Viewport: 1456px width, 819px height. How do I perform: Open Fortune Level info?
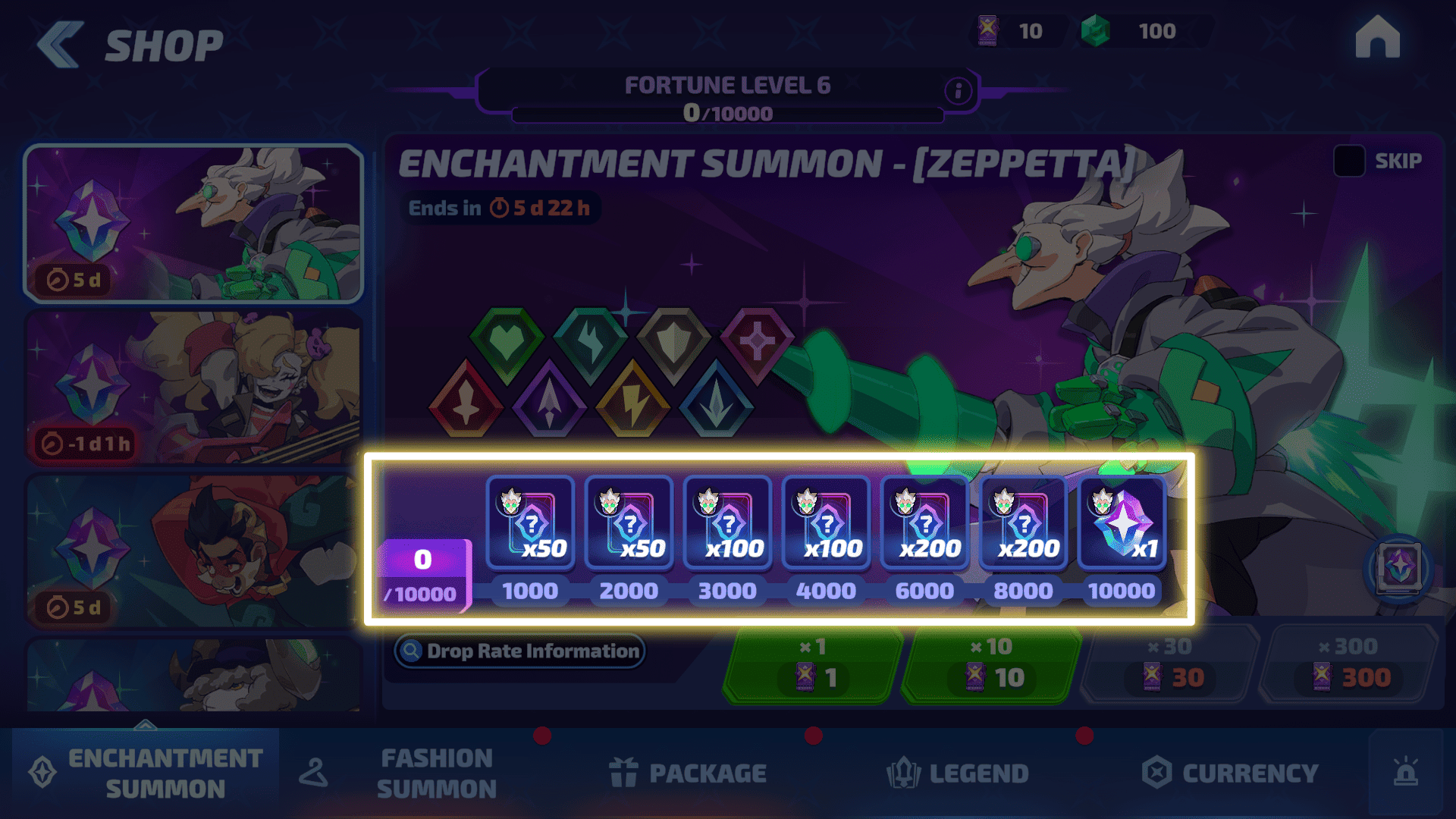(x=958, y=91)
